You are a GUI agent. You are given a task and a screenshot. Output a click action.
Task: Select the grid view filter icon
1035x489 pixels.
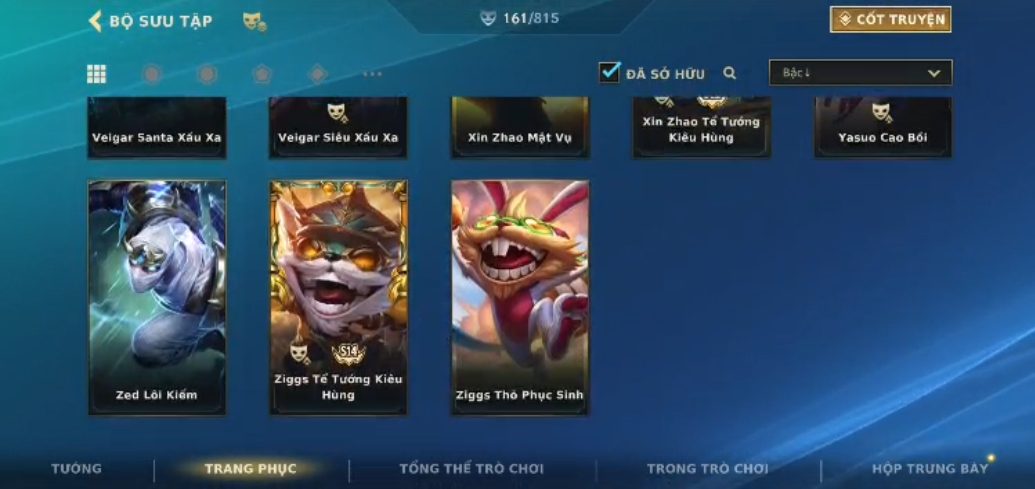coord(97,74)
